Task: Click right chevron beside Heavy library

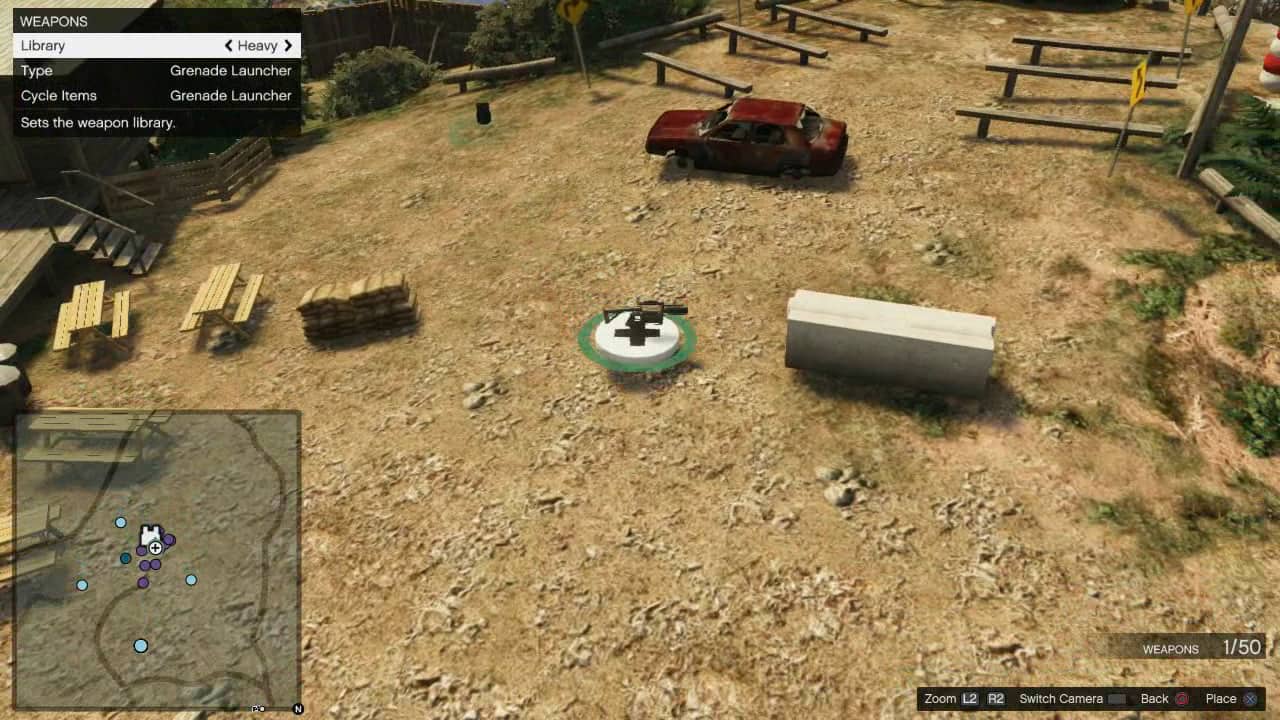Action: (x=290, y=45)
